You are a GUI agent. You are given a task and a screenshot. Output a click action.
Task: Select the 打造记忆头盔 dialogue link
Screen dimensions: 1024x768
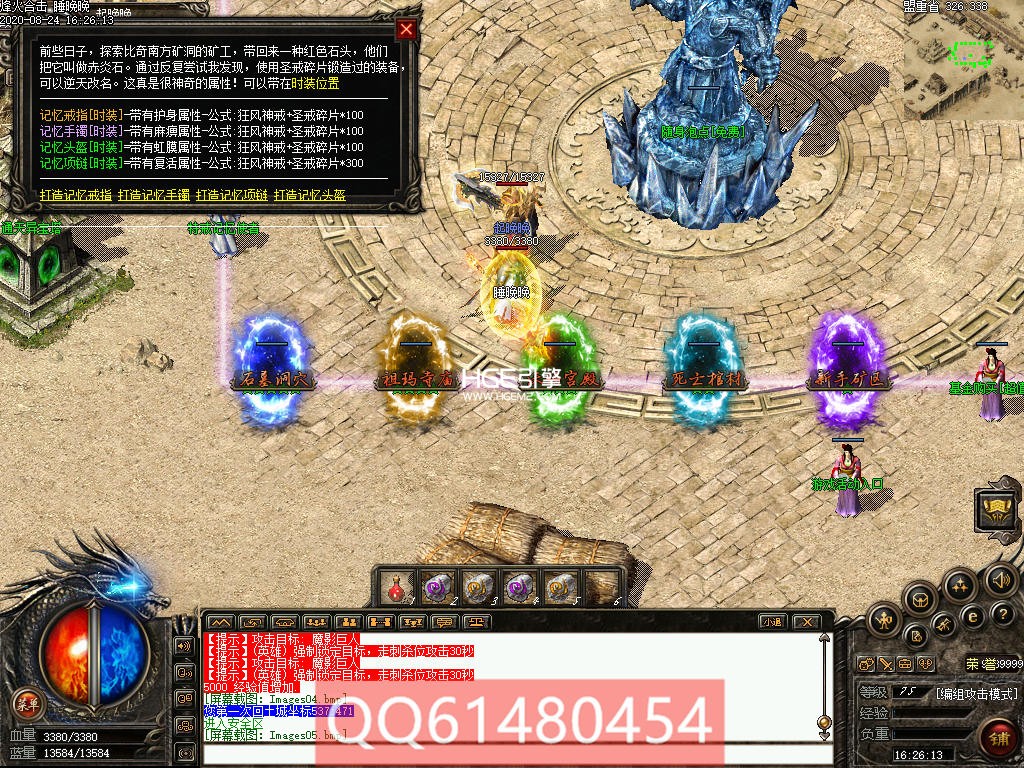coord(310,195)
